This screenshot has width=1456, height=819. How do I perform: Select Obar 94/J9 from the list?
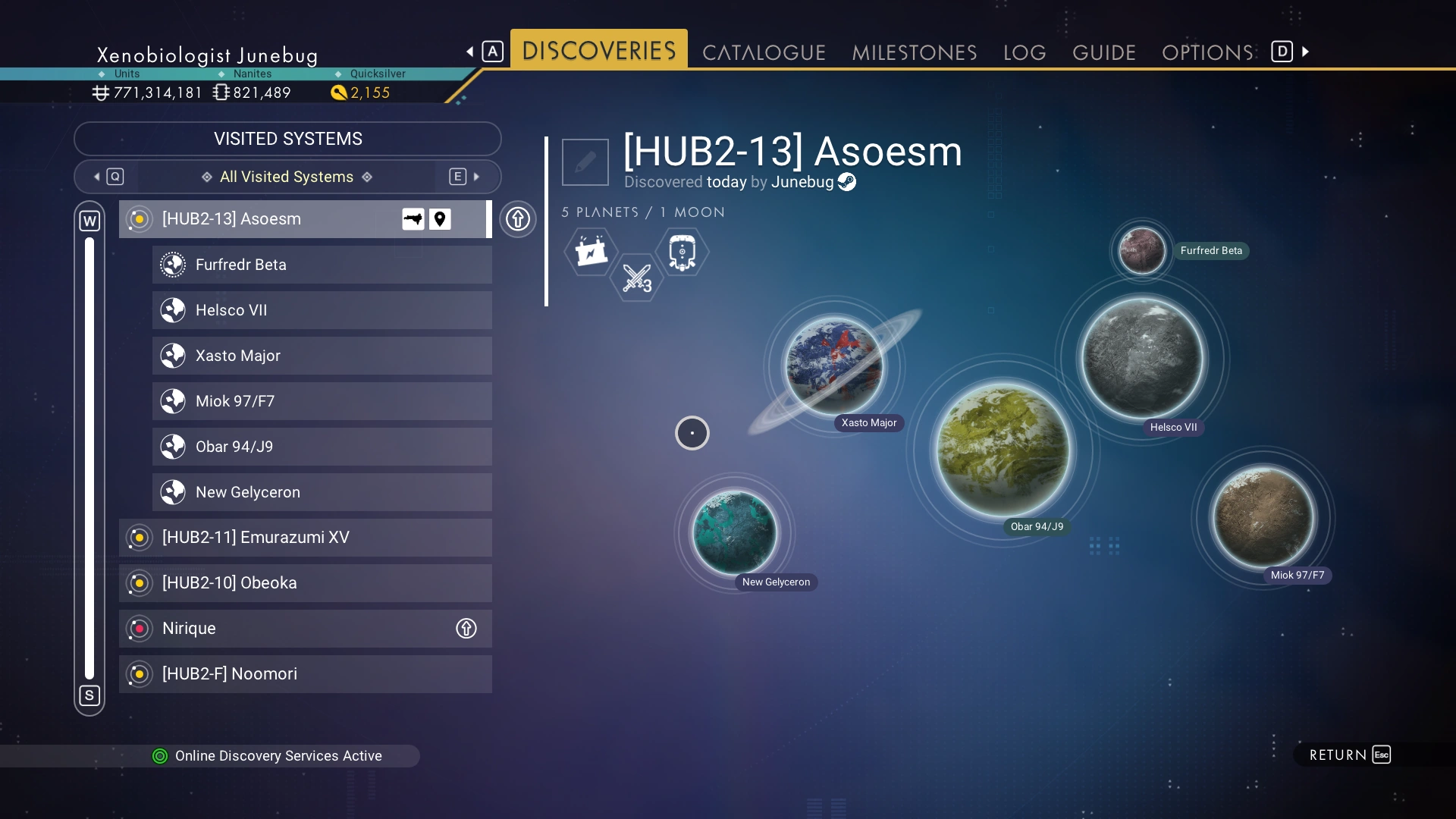pyautogui.click(x=322, y=447)
